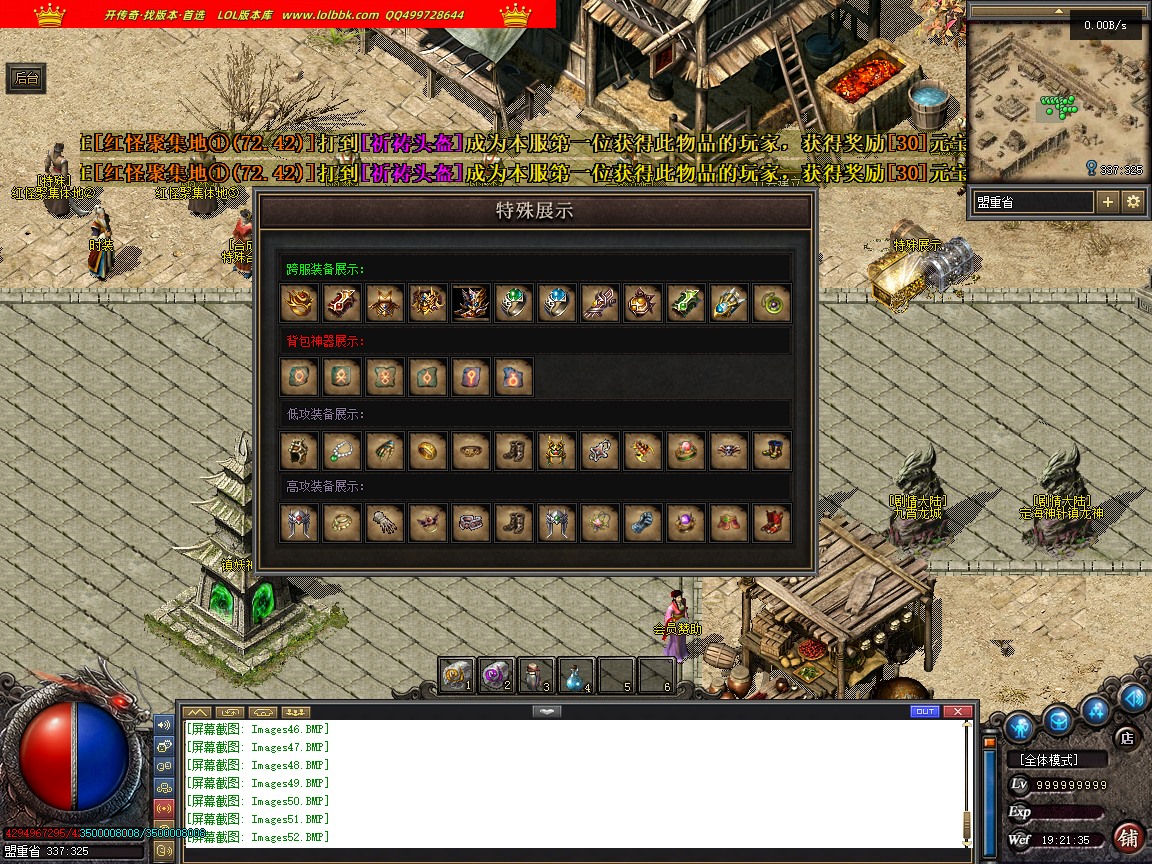This screenshot has height=864, width=1152.
Task: Toggle the 全体模式 attack mode
Action: coord(1056,760)
